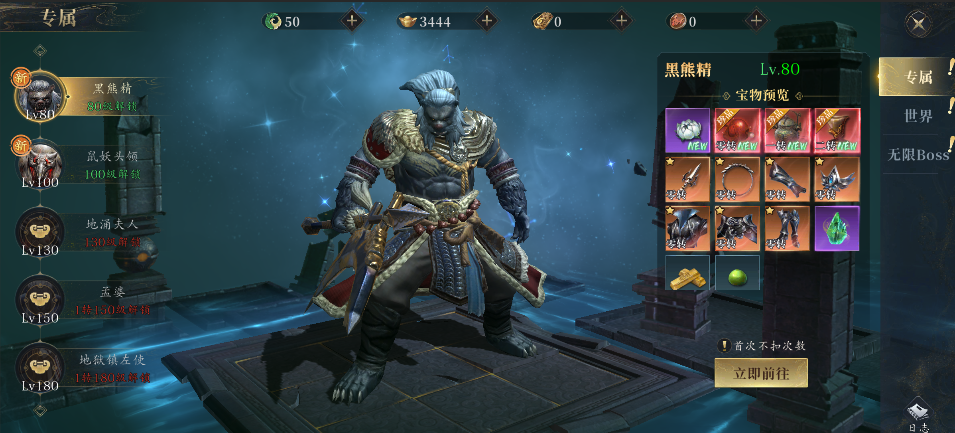Close the boss screen with the X button
The image size is (955, 433).
[x=916, y=24]
